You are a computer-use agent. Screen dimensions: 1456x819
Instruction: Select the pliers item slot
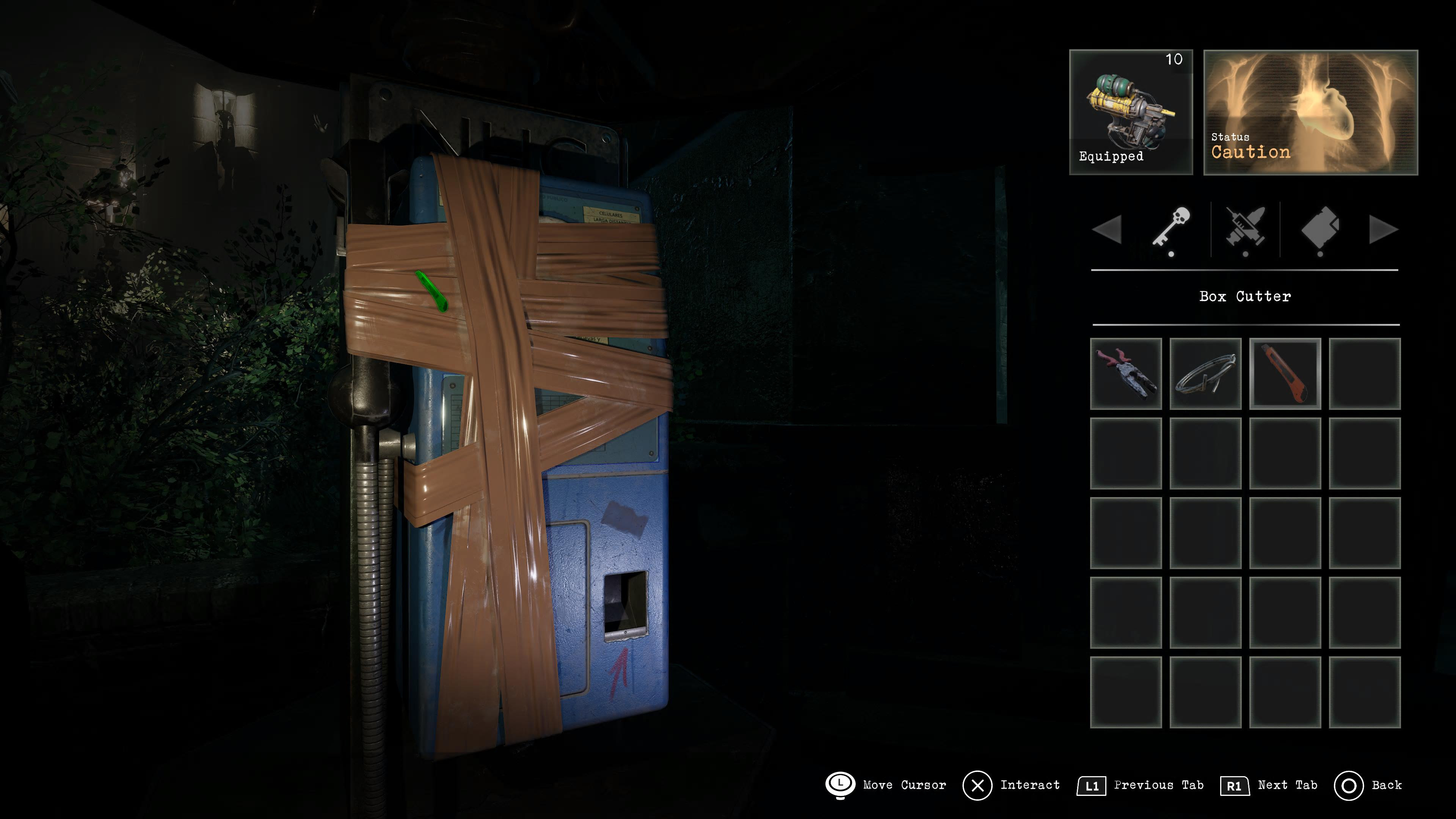[x=1125, y=373]
